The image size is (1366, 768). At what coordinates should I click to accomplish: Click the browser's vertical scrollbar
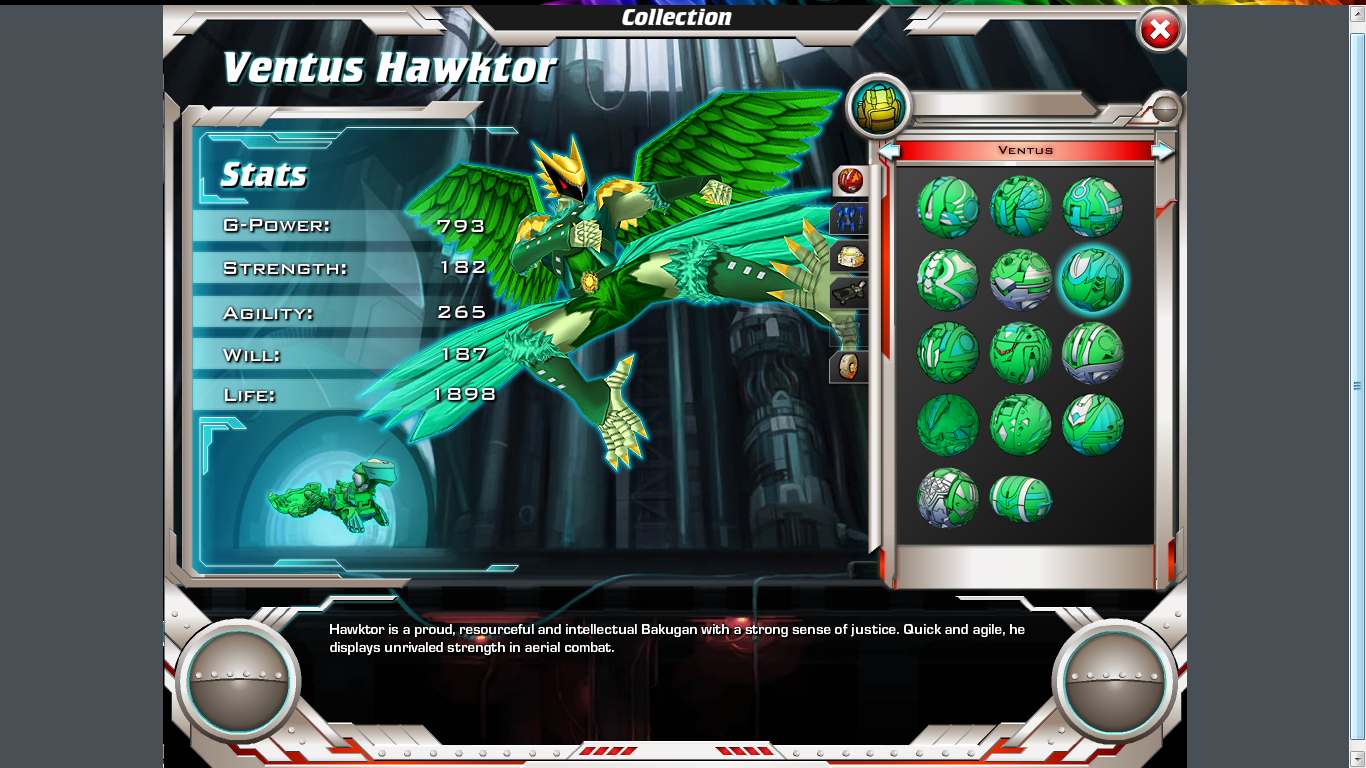pyautogui.click(x=1357, y=385)
